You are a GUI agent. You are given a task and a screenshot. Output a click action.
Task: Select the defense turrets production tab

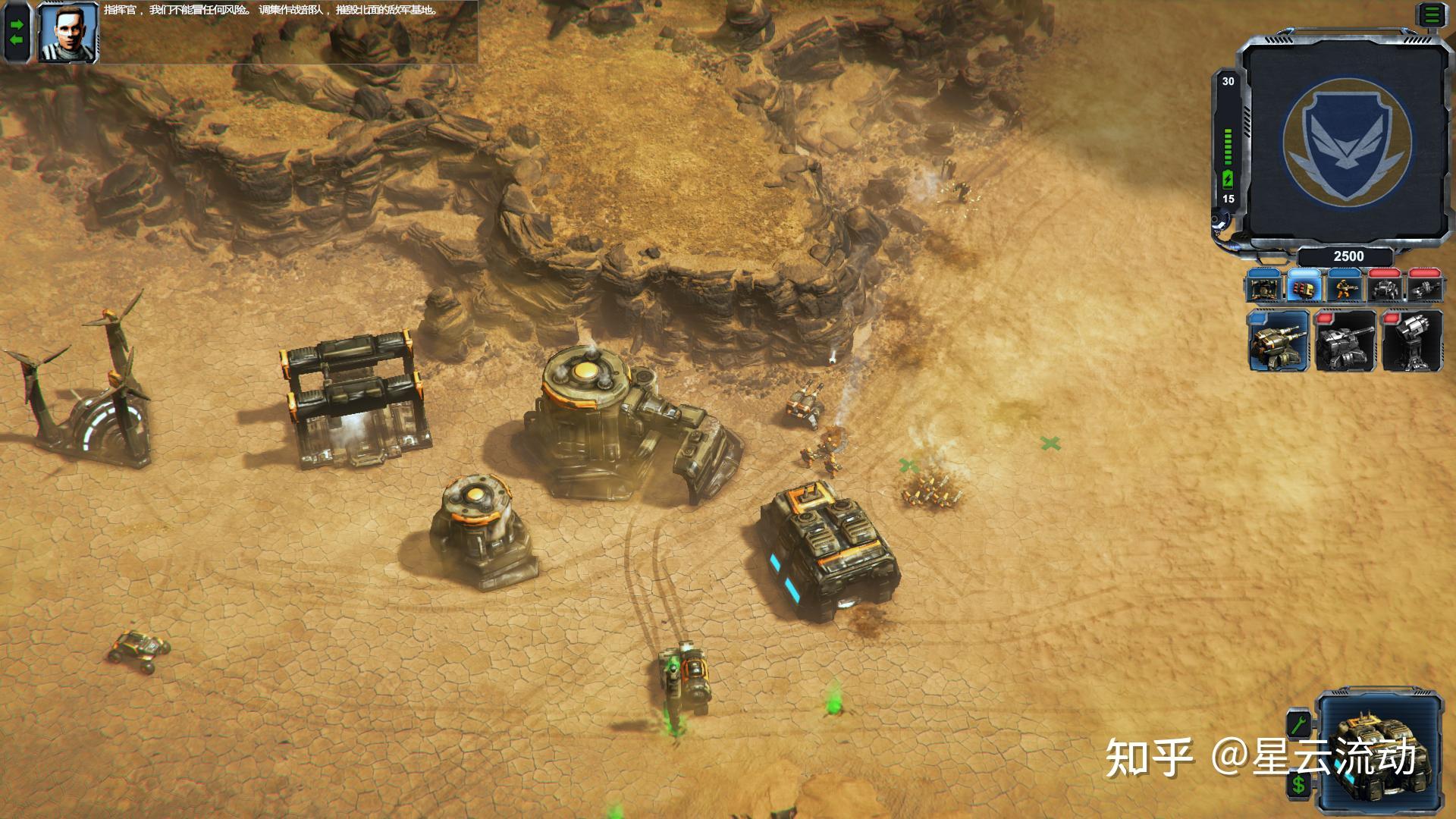click(x=1304, y=288)
